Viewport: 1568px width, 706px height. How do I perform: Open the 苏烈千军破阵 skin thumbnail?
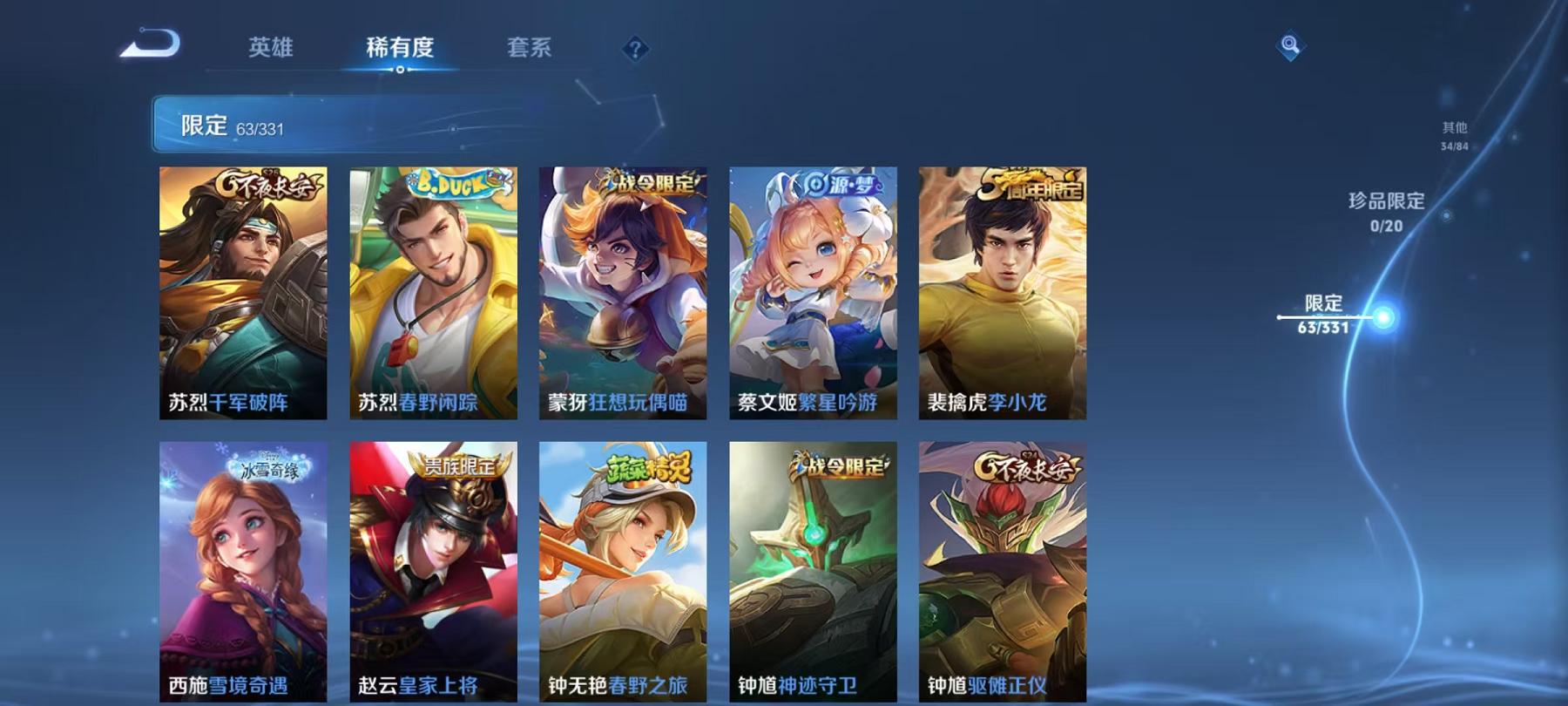[x=243, y=296]
